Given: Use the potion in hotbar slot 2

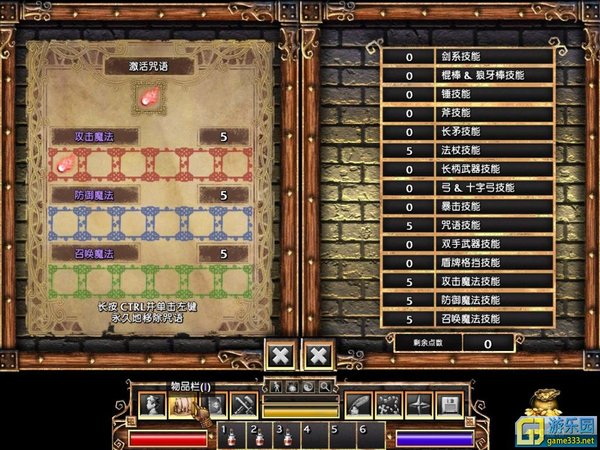Looking at the screenshot, I should tap(258, 437).
